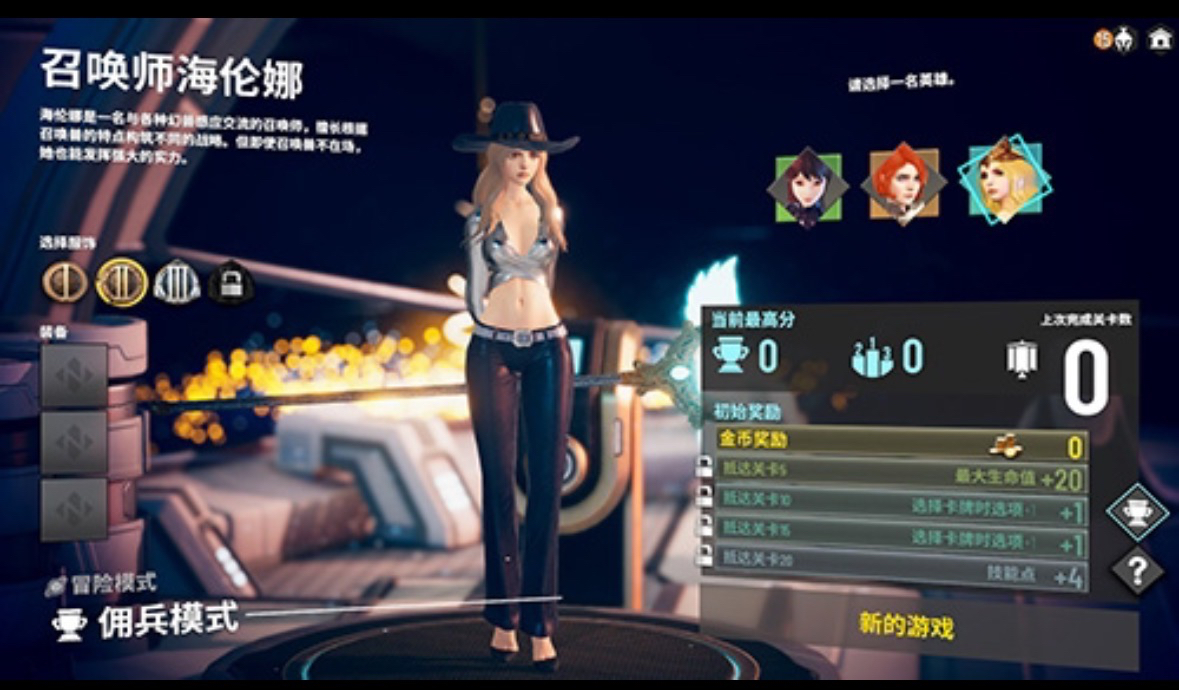Open the trophy leaderboard diamond button
The width and height of the screenshot is (1179, 690).
1137,513
